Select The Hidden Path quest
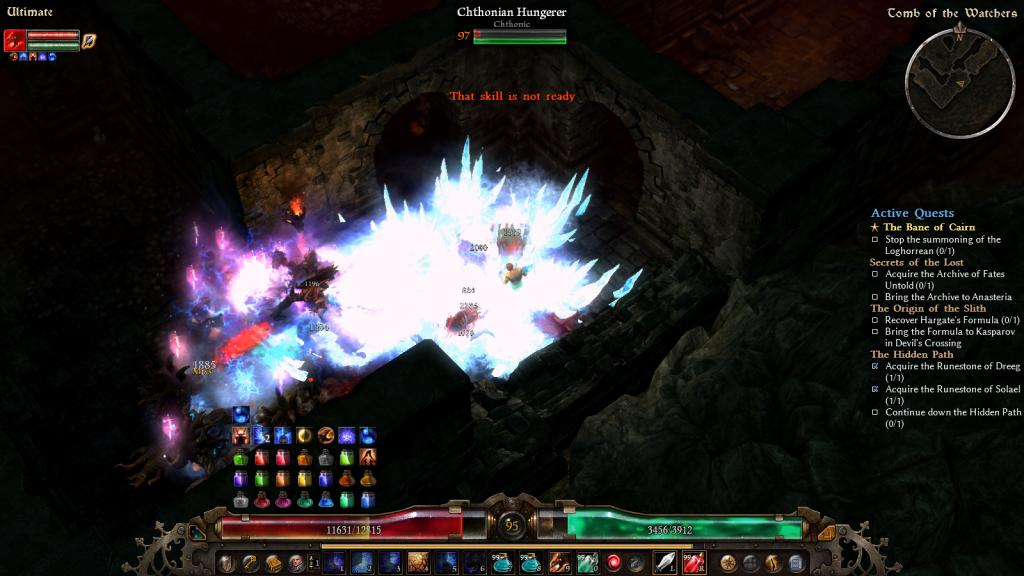The height and width of the screenshot is (576, 1024). point(911,354)
